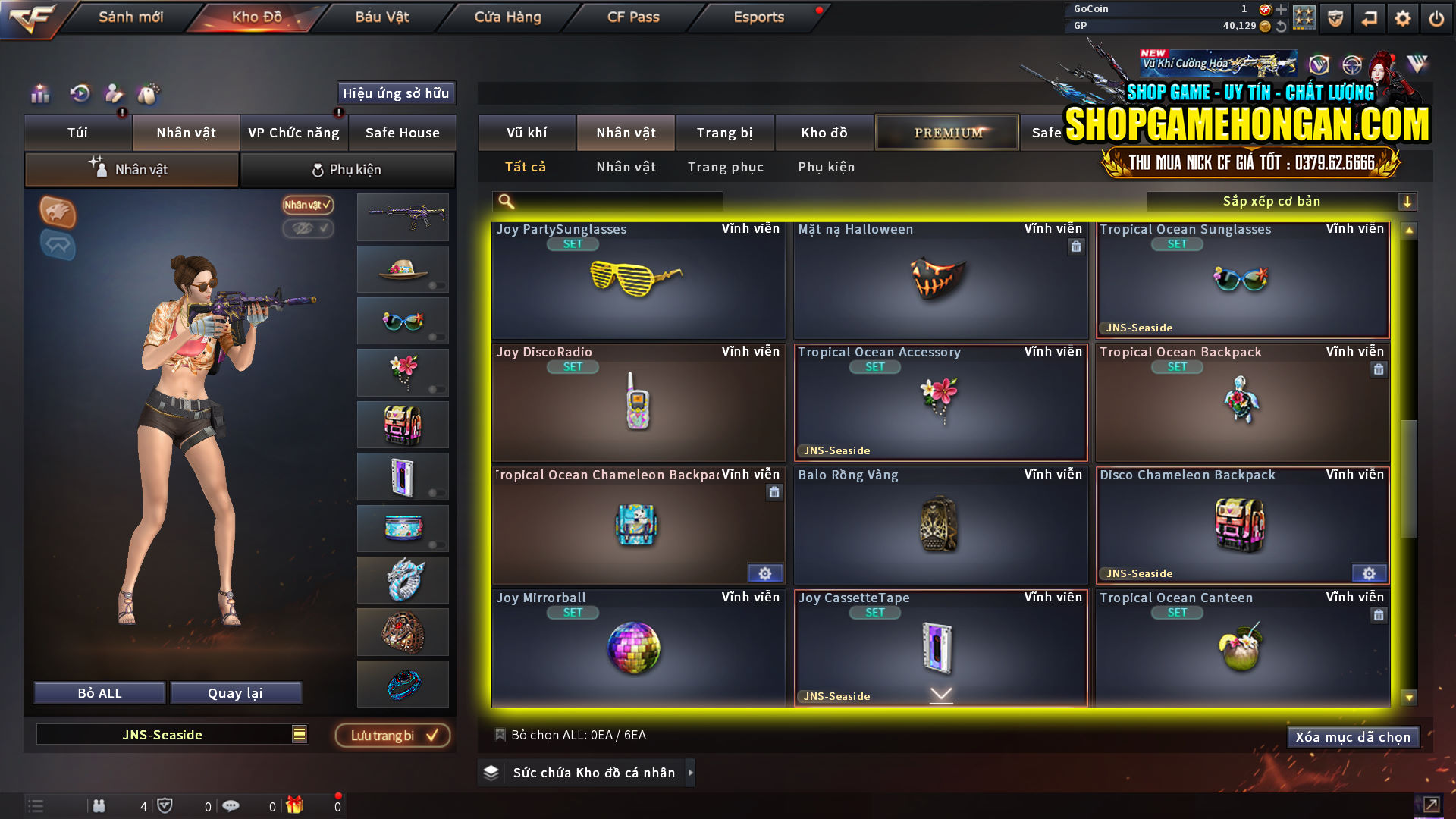
Task: Expand the chevron on Joy CassetteTape
Action: coord(941,692)
